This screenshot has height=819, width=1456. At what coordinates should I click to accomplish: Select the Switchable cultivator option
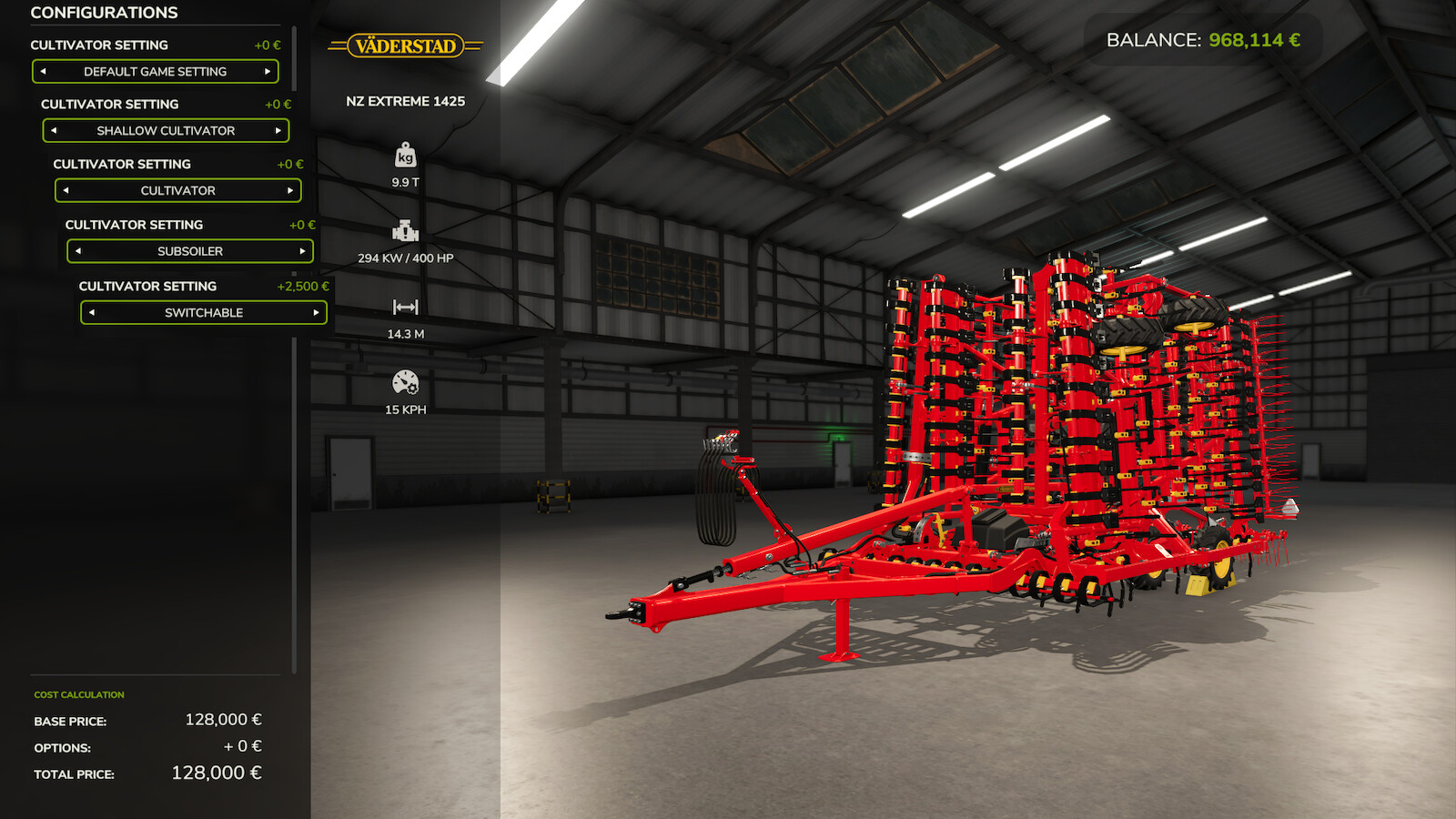pos(203,312)
